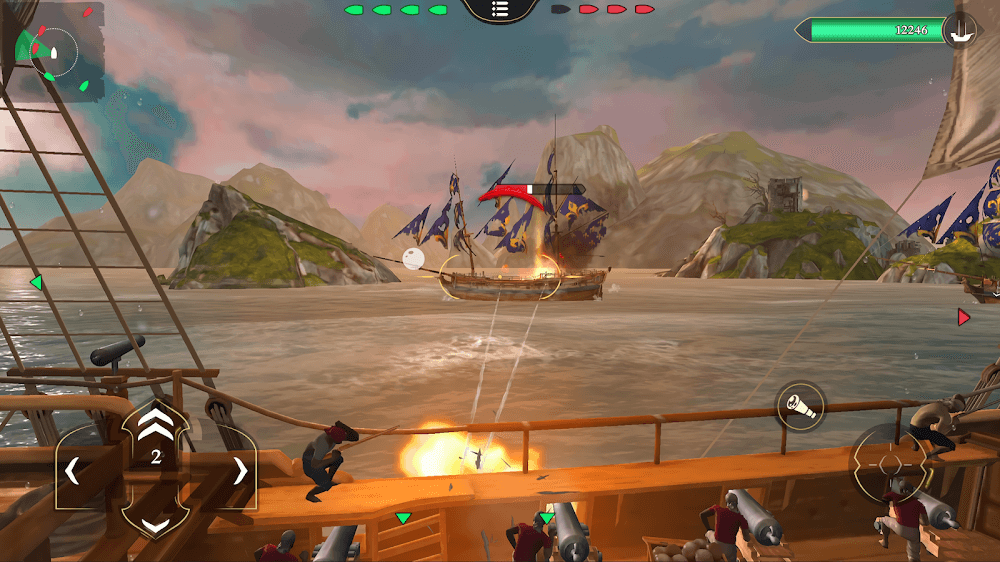The image size is (1000, 562).
Task: Open the pause menu list button
Action: tap(501, 9)
